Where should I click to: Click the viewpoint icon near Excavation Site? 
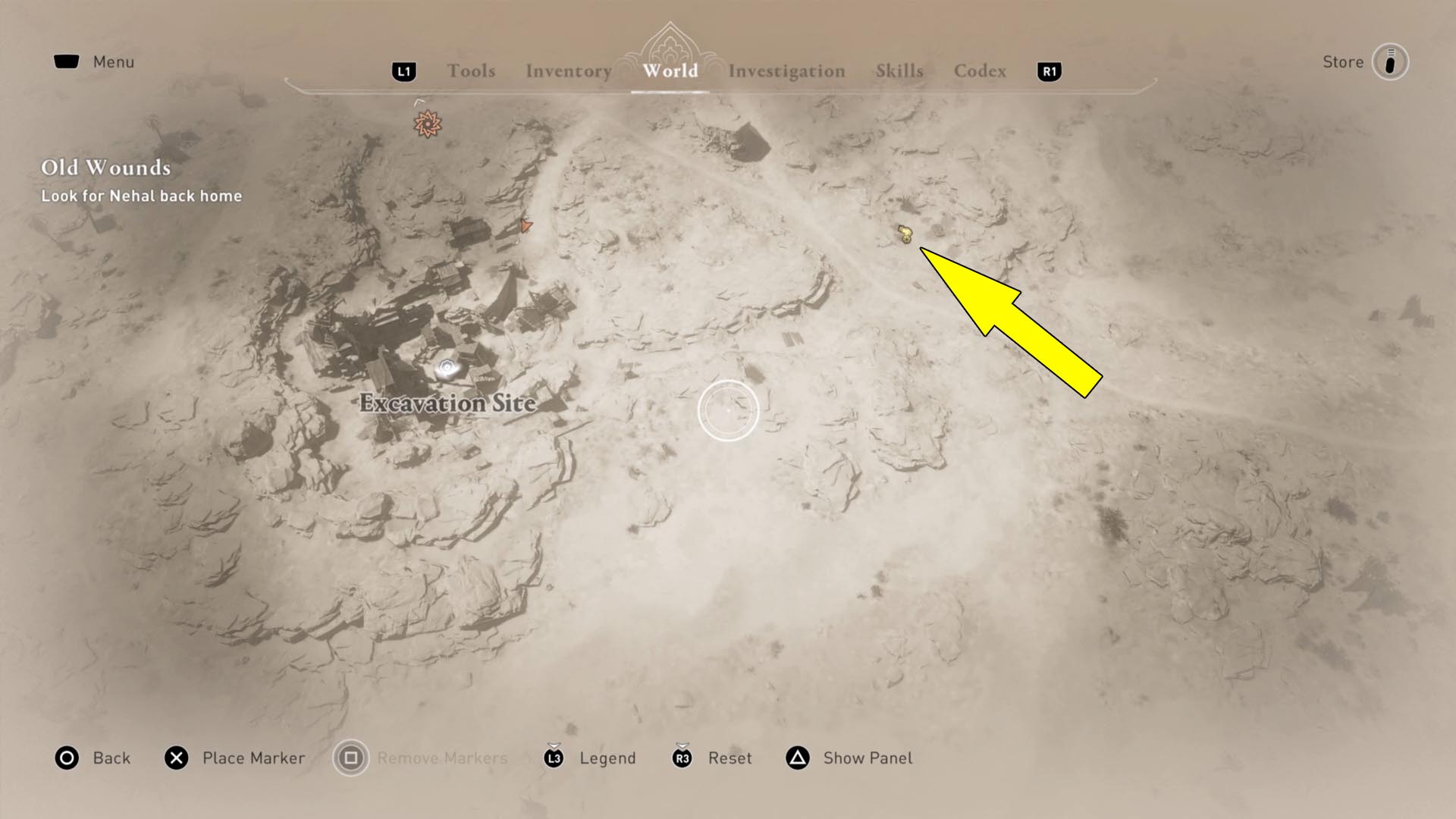[x=446, y=367]
